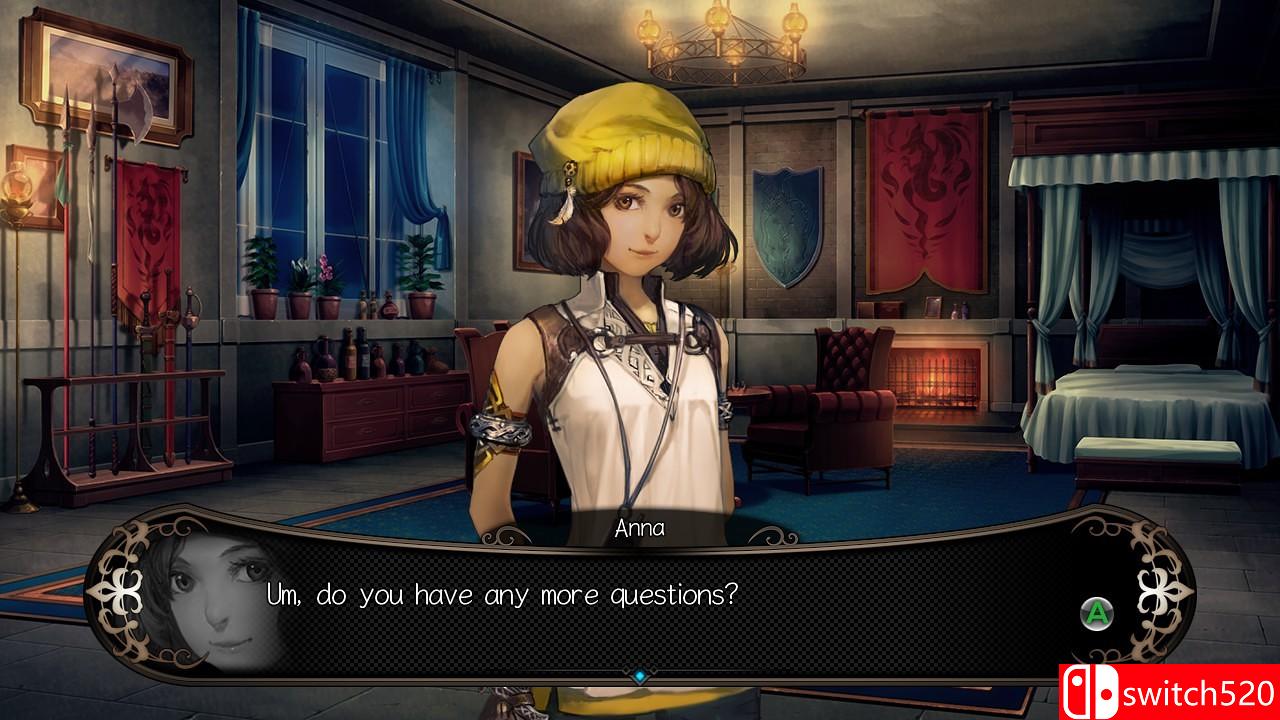Click the blue diamond continue indicator
Viewport: 1280px width, 720px height.
(x=640, y=677)
